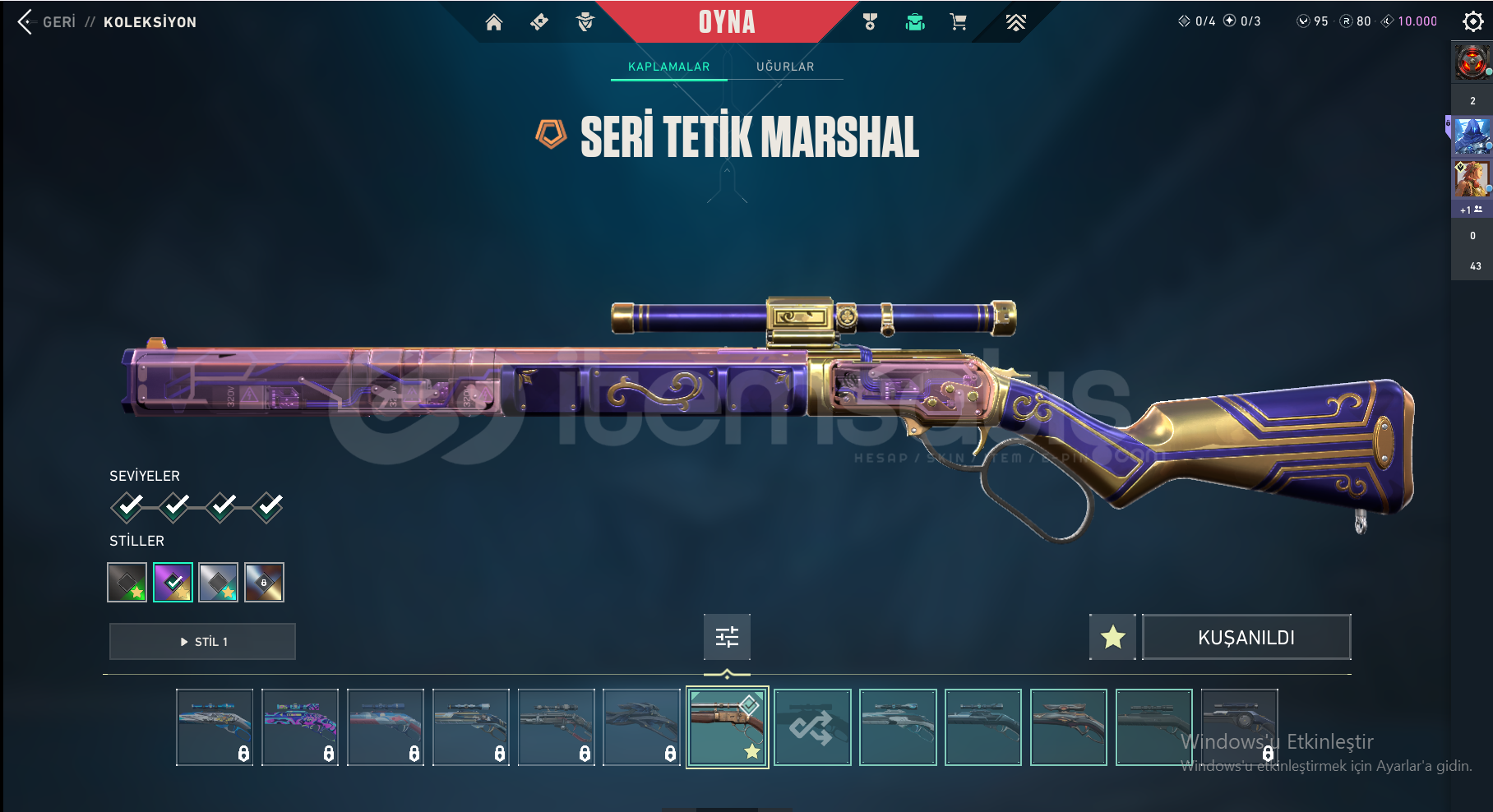
Task: Open the store cart icon
Action: tap(958, 22)
